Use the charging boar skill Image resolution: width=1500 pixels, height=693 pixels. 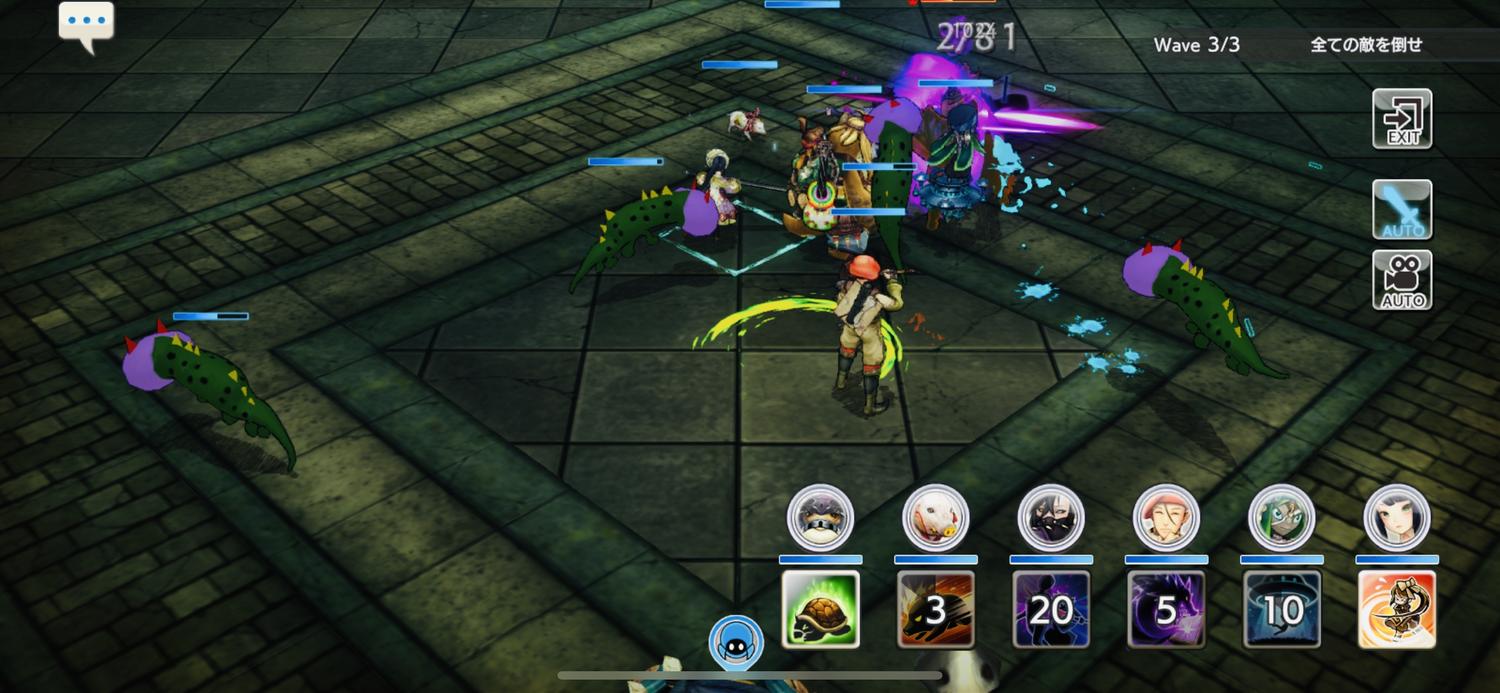click(935, 609)
